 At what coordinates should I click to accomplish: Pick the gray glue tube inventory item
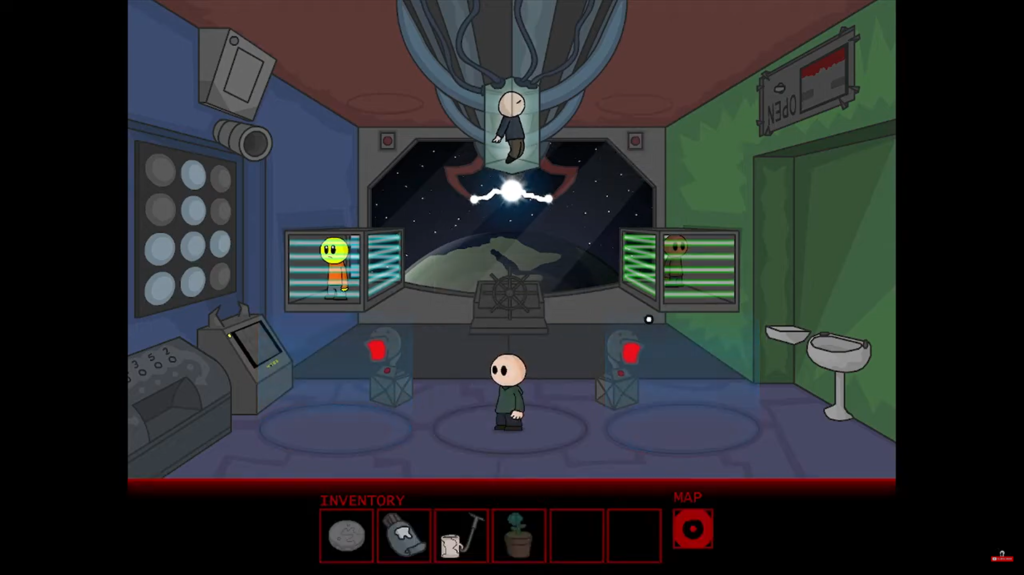pyautogui.click(x=404, y=536)
